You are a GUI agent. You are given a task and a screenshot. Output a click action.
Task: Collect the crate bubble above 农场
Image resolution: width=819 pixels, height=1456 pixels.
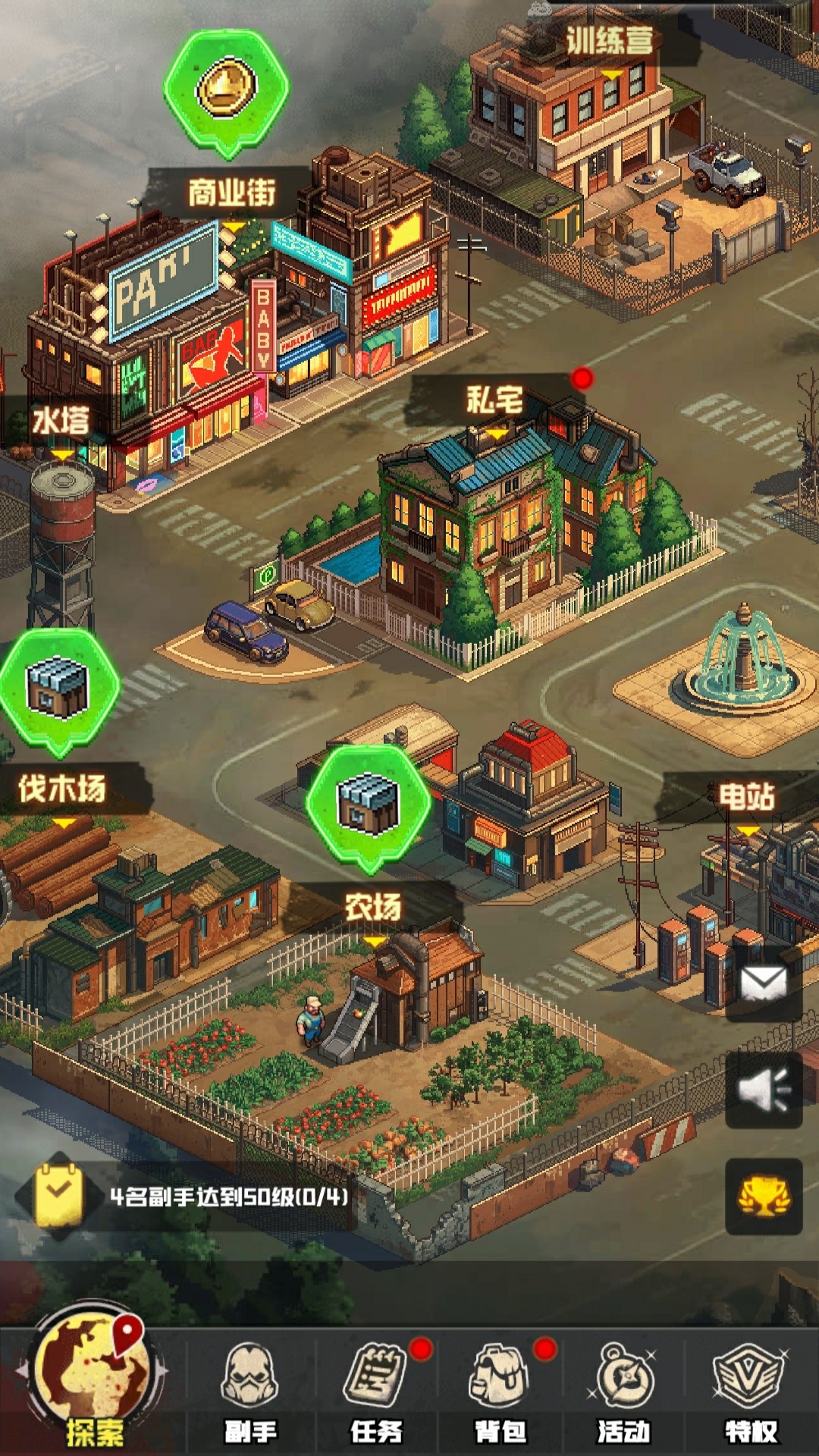369,804
